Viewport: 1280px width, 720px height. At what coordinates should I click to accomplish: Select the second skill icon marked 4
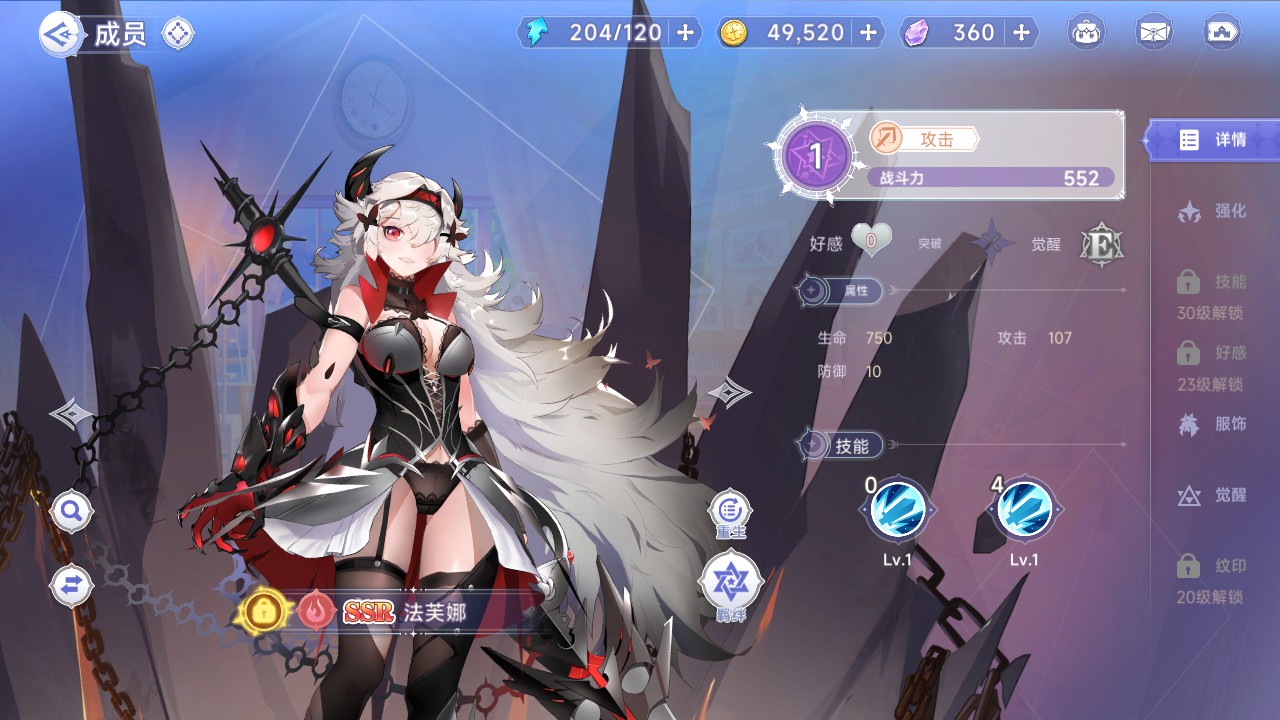pos(1024,510)
